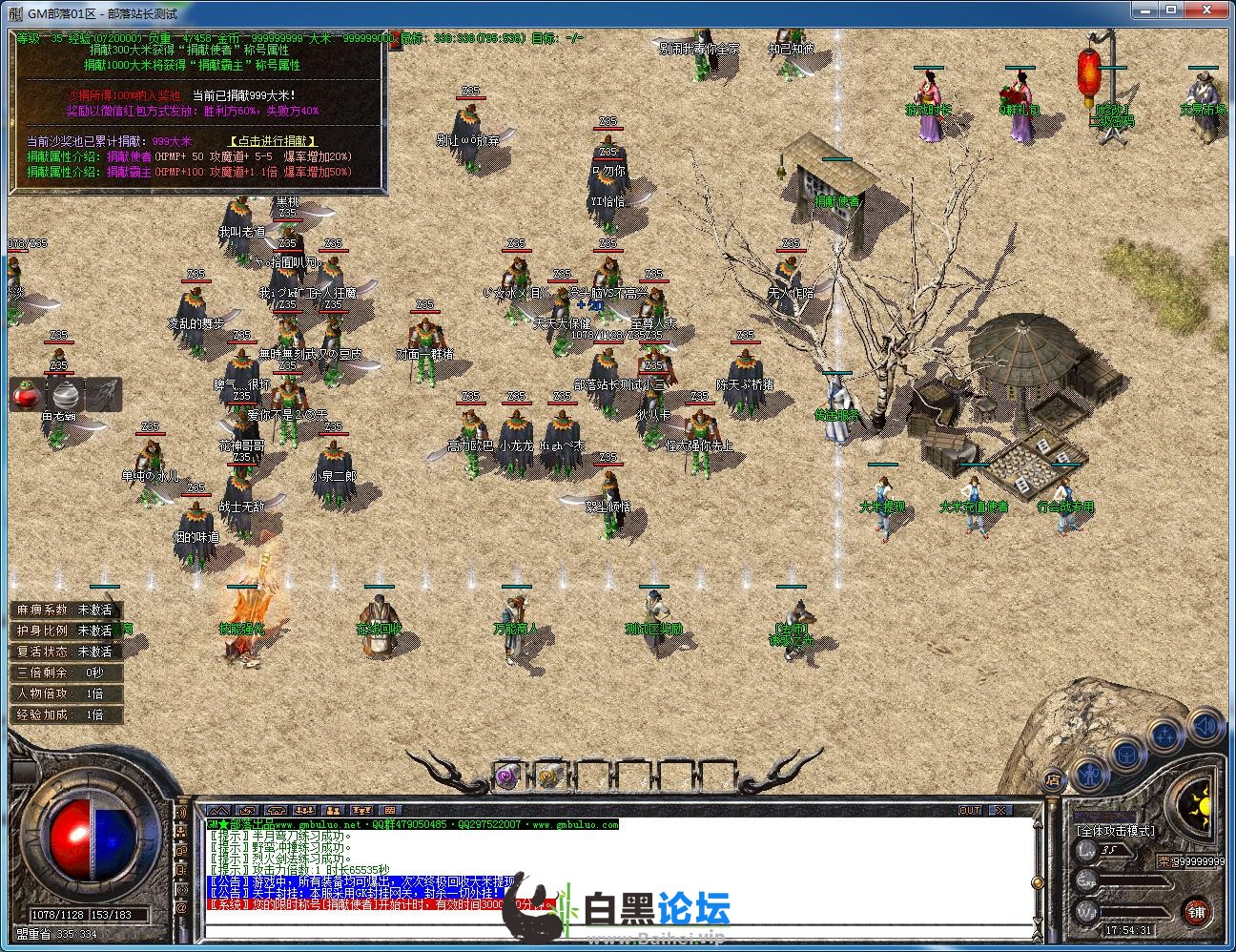The width and height of the screenshot is (1236, 952).
Task: Click the X button beside OUT
Action: click(x=999, y=810)
